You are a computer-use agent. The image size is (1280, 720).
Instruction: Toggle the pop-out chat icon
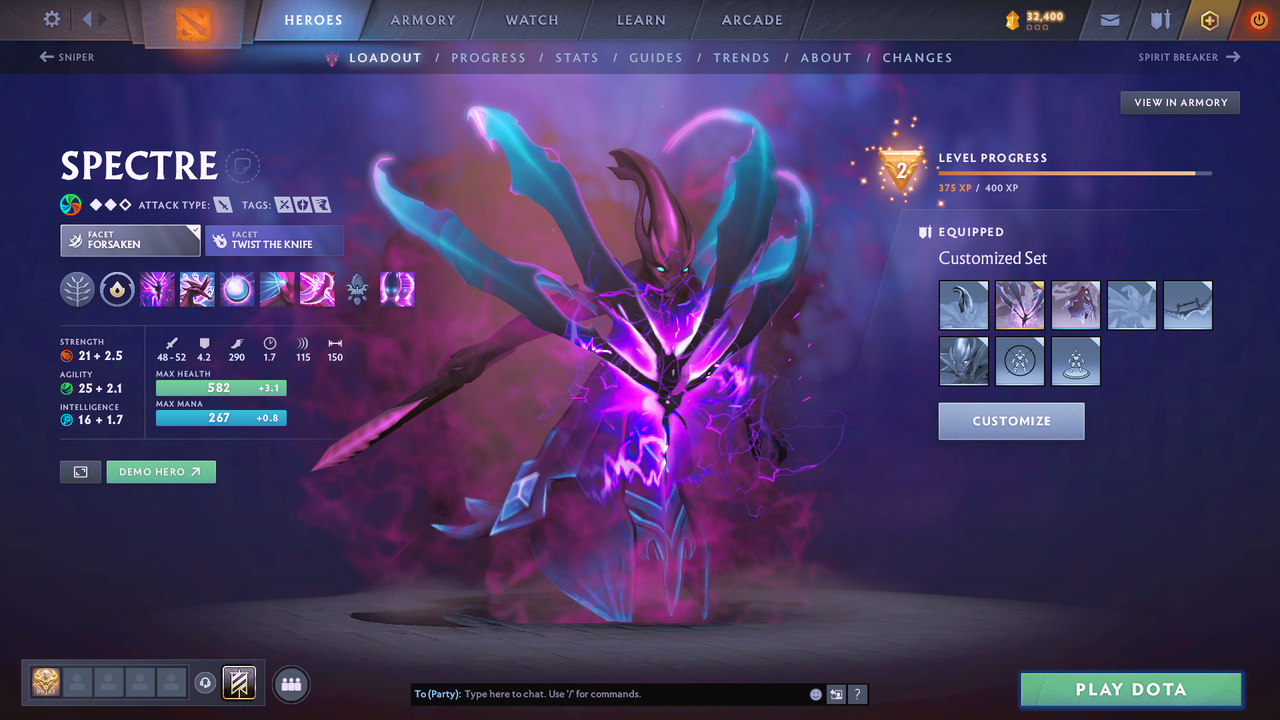coord(836,693)
